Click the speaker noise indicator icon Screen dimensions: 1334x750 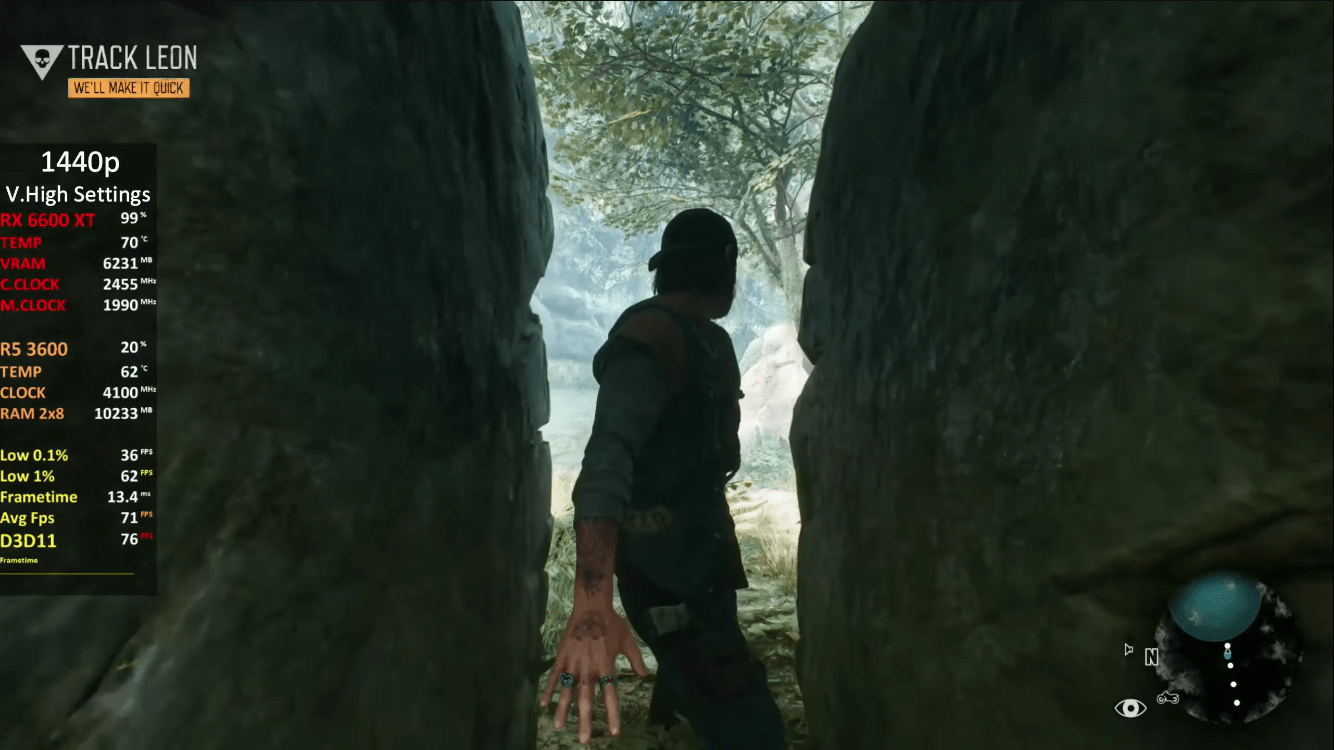point(1129,650)
